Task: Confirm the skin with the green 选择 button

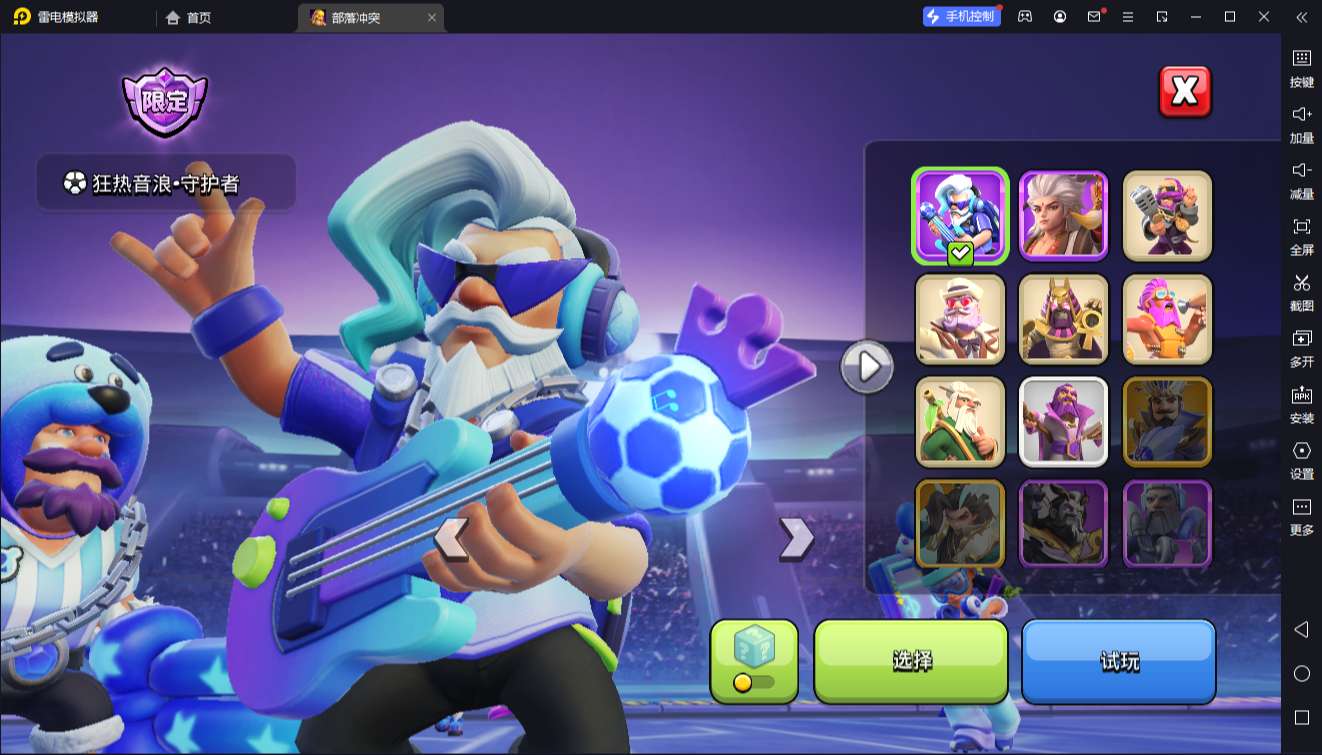Action: [911, 661]
